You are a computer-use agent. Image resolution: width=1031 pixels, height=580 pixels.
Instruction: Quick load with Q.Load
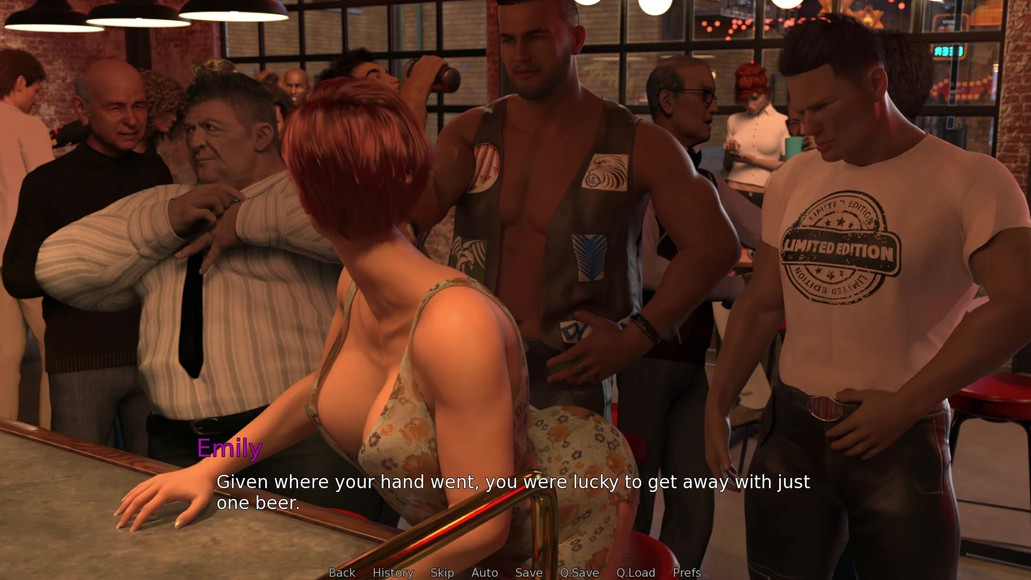636,572
